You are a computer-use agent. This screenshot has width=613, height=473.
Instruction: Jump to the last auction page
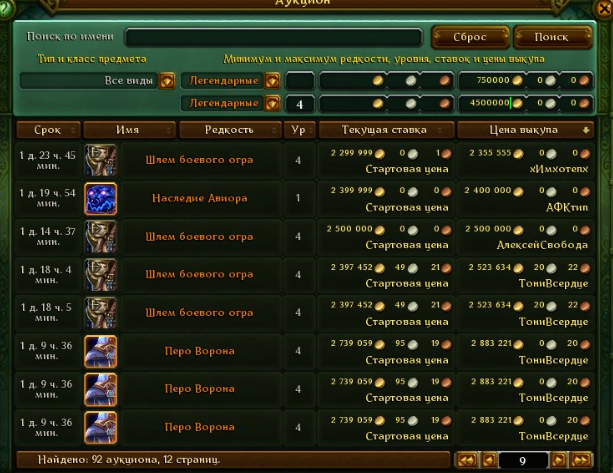[582, 460]
